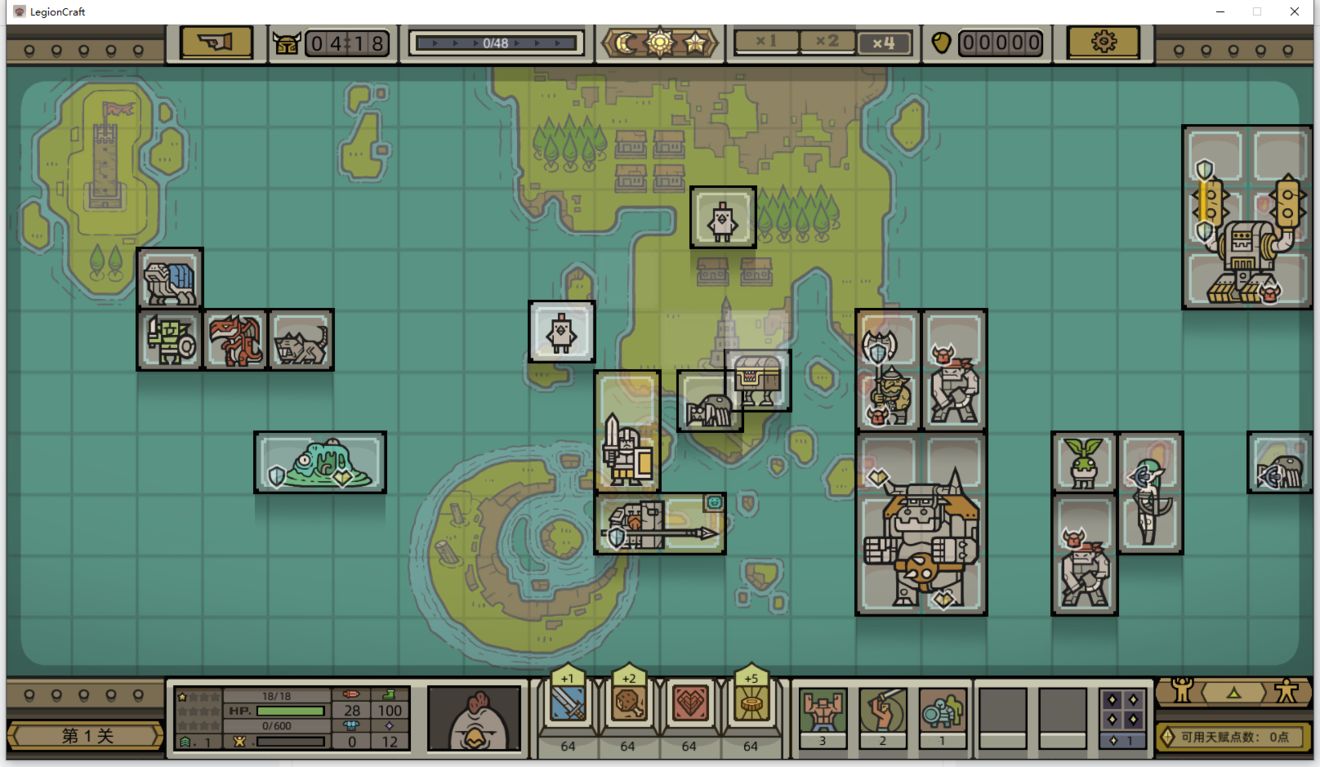Set game speed to ×4
Image resolution: width=1320 pixels, height=767 pixels.
(x=883, y=43)
